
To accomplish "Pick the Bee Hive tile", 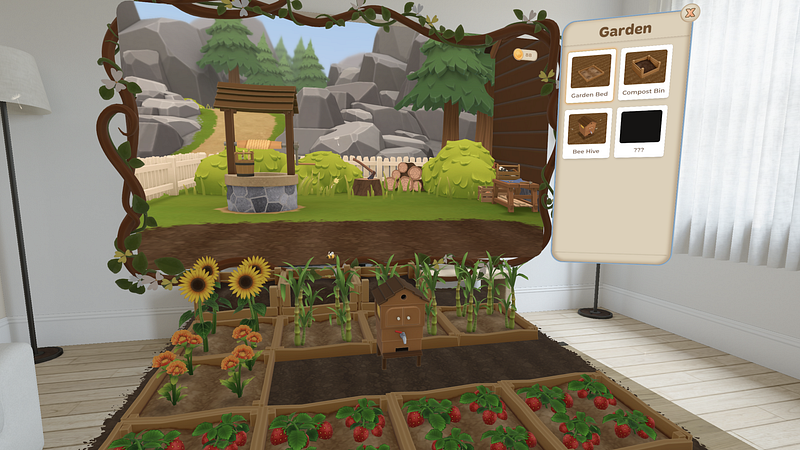I will 590,132.
